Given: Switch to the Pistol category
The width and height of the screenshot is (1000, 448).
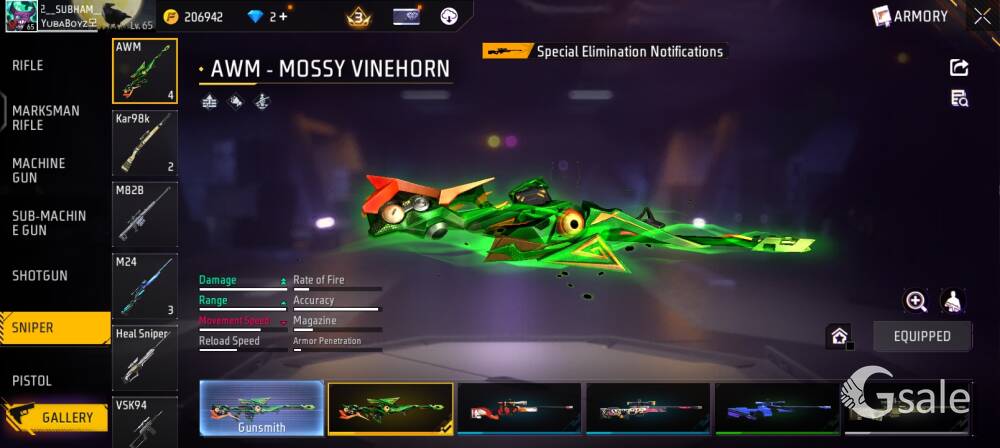Looking at the screenshot, I should (32, 380).
